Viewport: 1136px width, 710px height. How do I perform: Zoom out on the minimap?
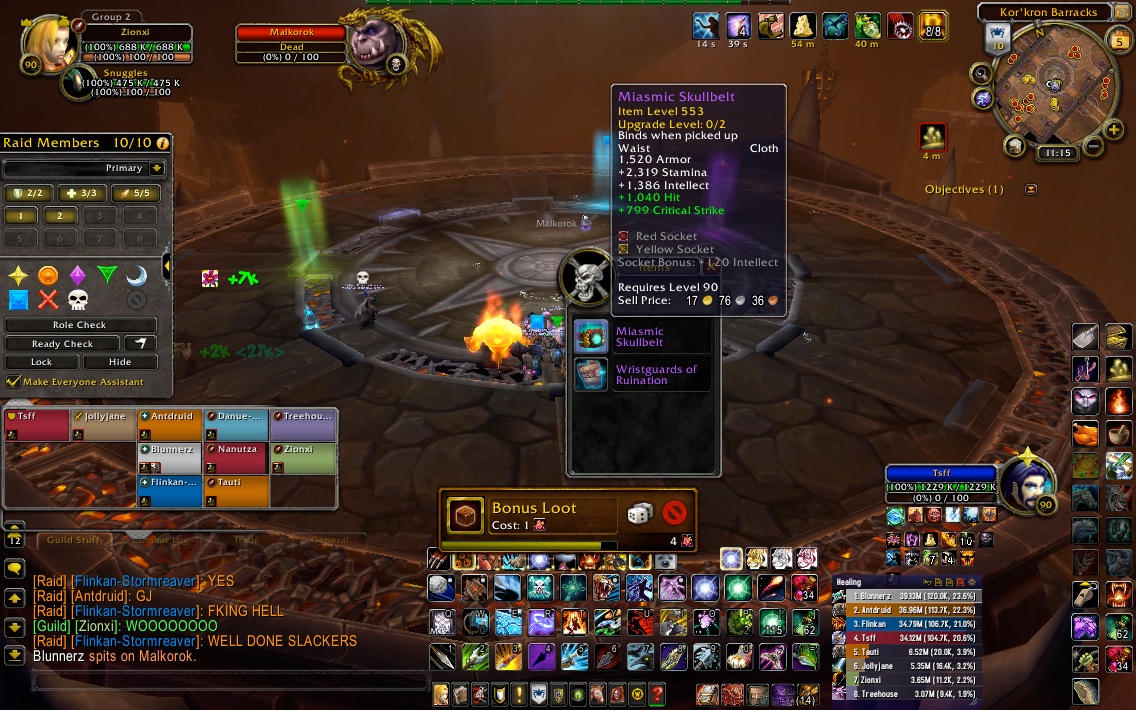point(1092,148)
